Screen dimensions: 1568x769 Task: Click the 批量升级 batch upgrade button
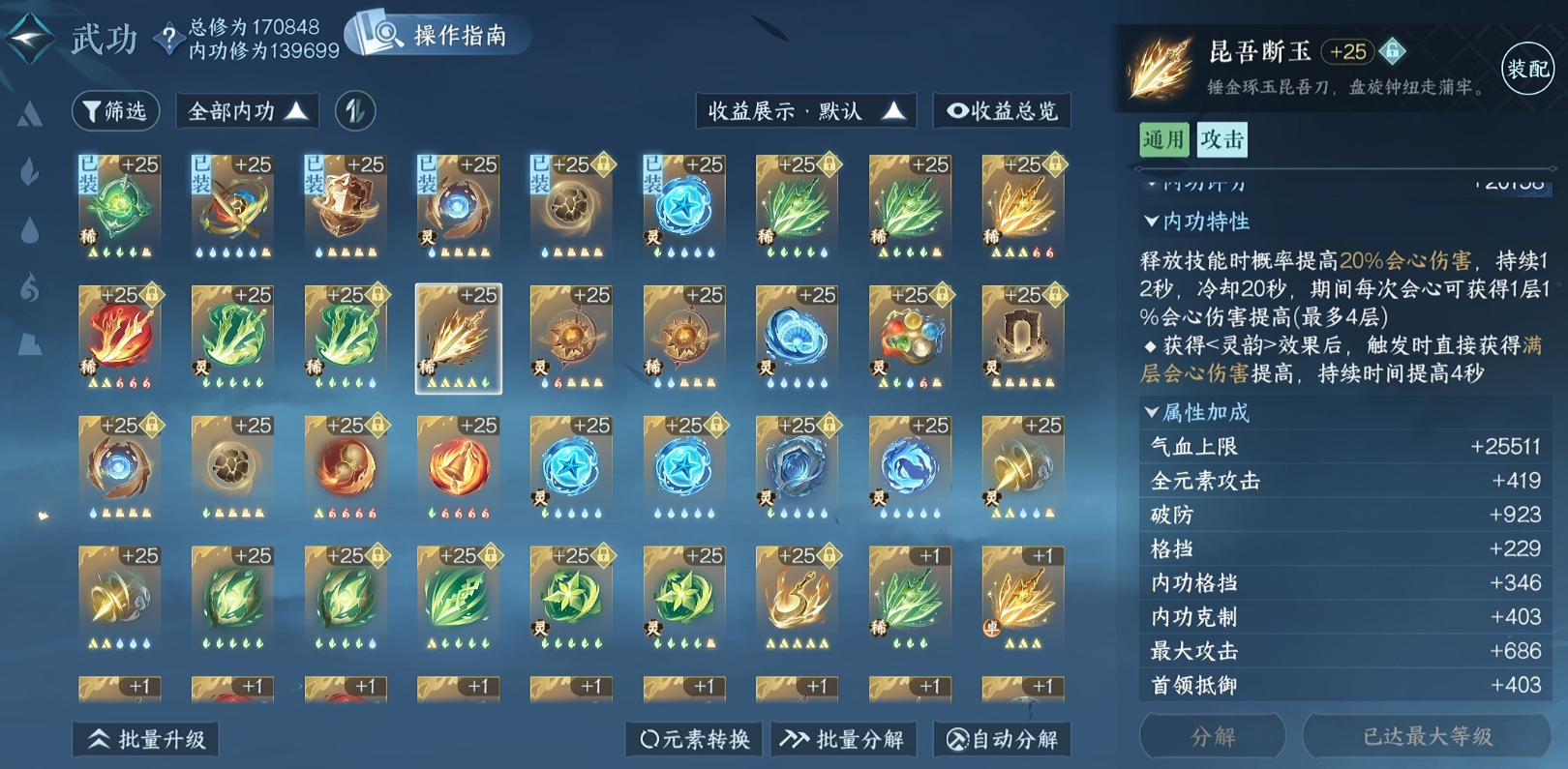[x=145, y=738]
